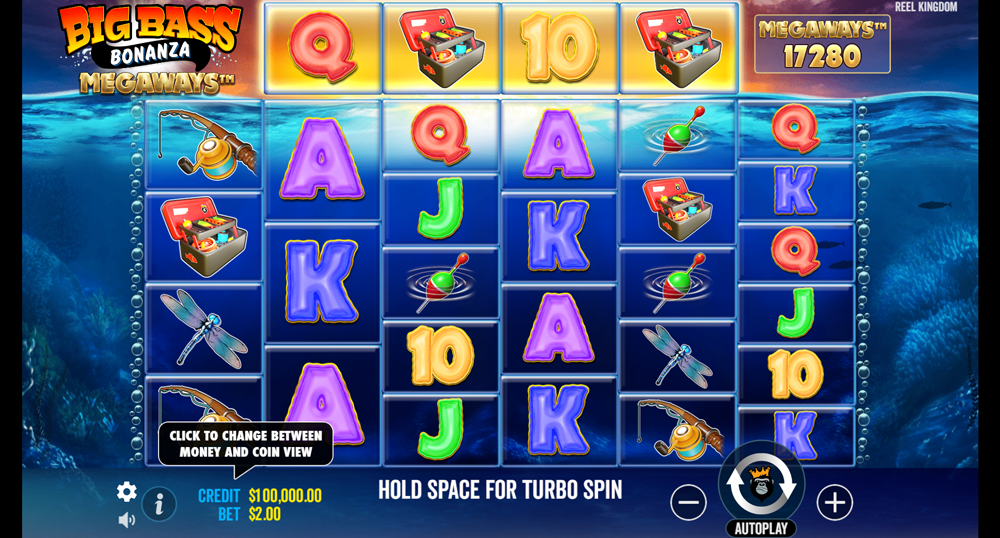This screenshot has height=538, width=1000.
Task: Increase the bet with the plus button
Action: click(x=835, y=502)
